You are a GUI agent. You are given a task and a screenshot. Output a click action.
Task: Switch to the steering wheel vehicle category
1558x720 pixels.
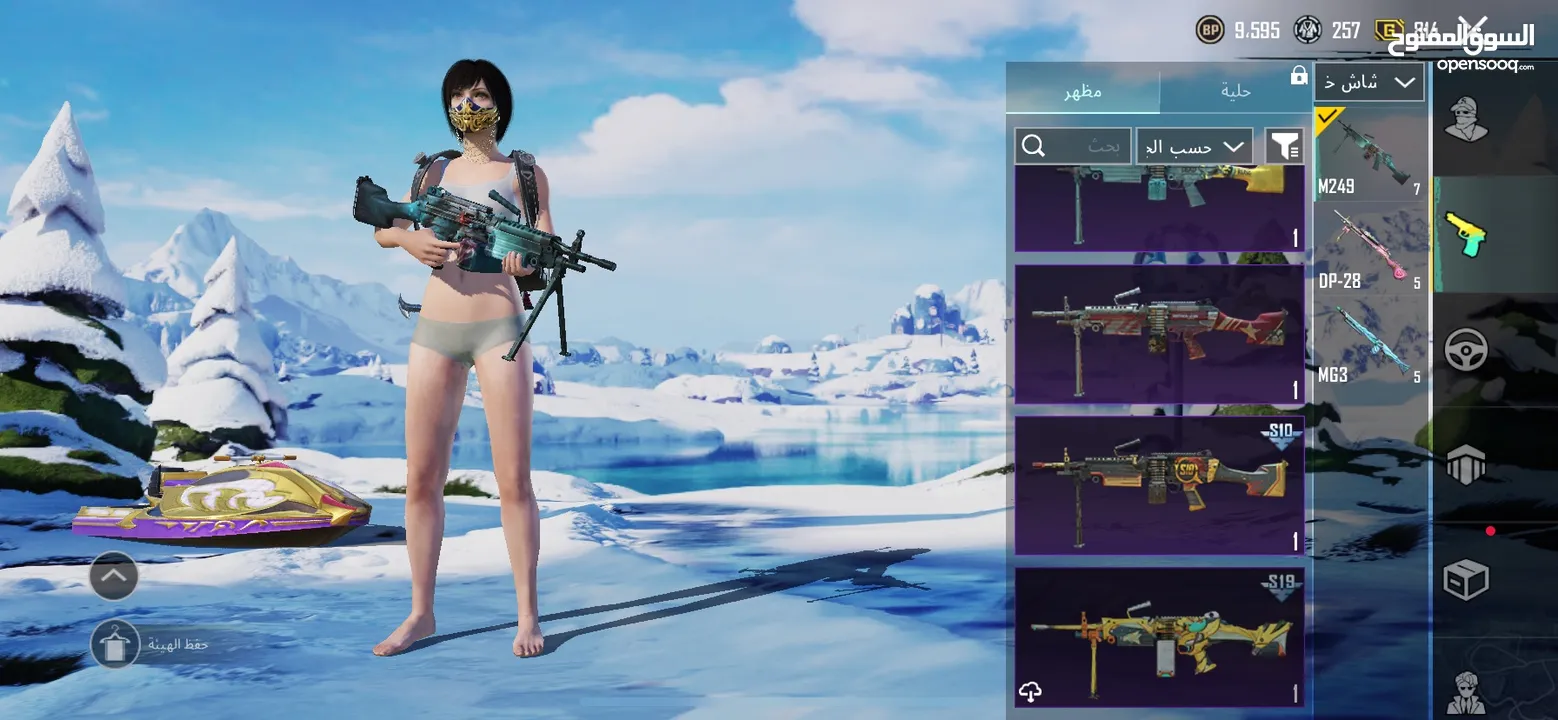(1467, 350)
